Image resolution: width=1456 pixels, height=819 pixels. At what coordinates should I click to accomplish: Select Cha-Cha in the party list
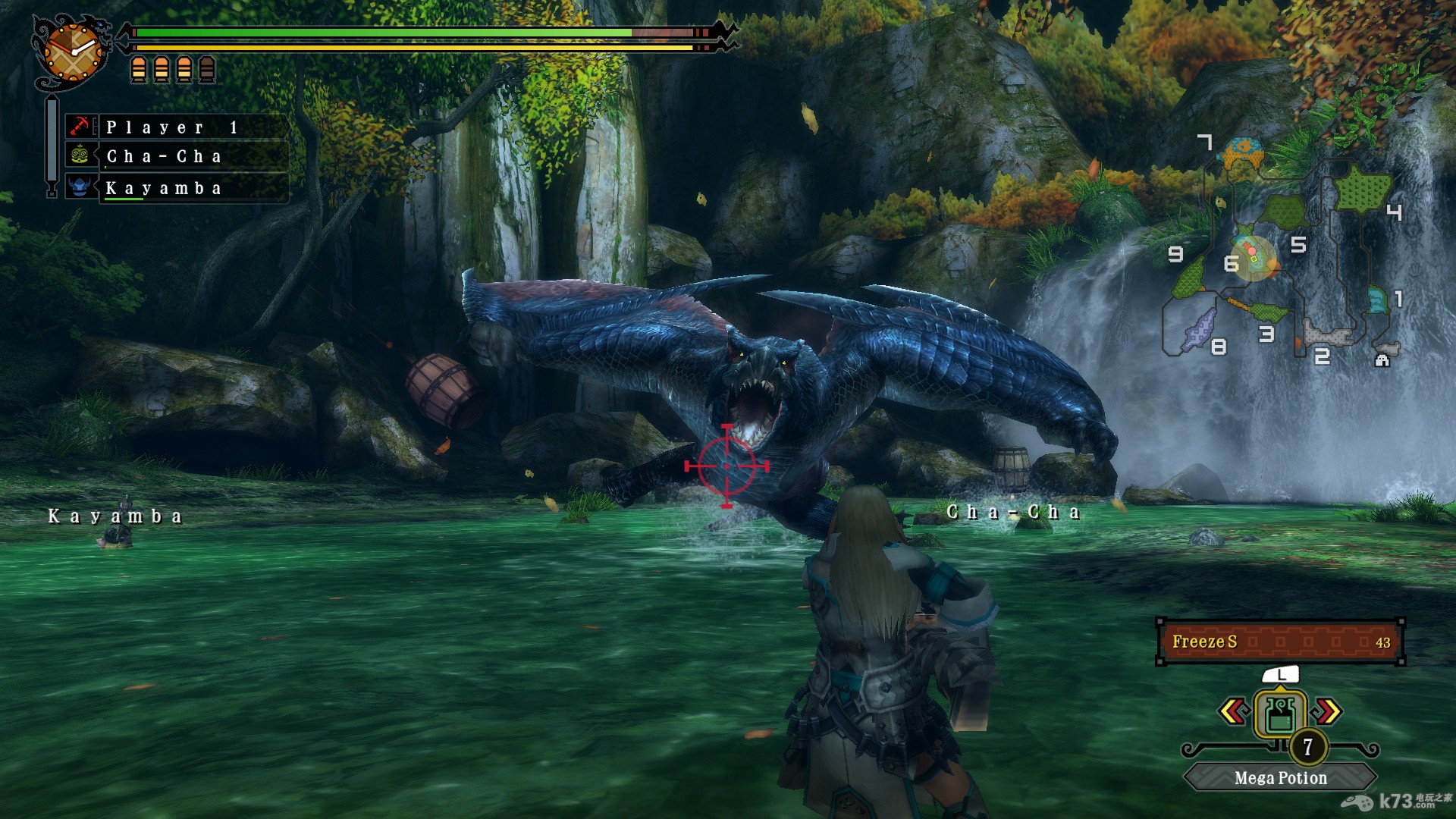(x=176, y=156)
